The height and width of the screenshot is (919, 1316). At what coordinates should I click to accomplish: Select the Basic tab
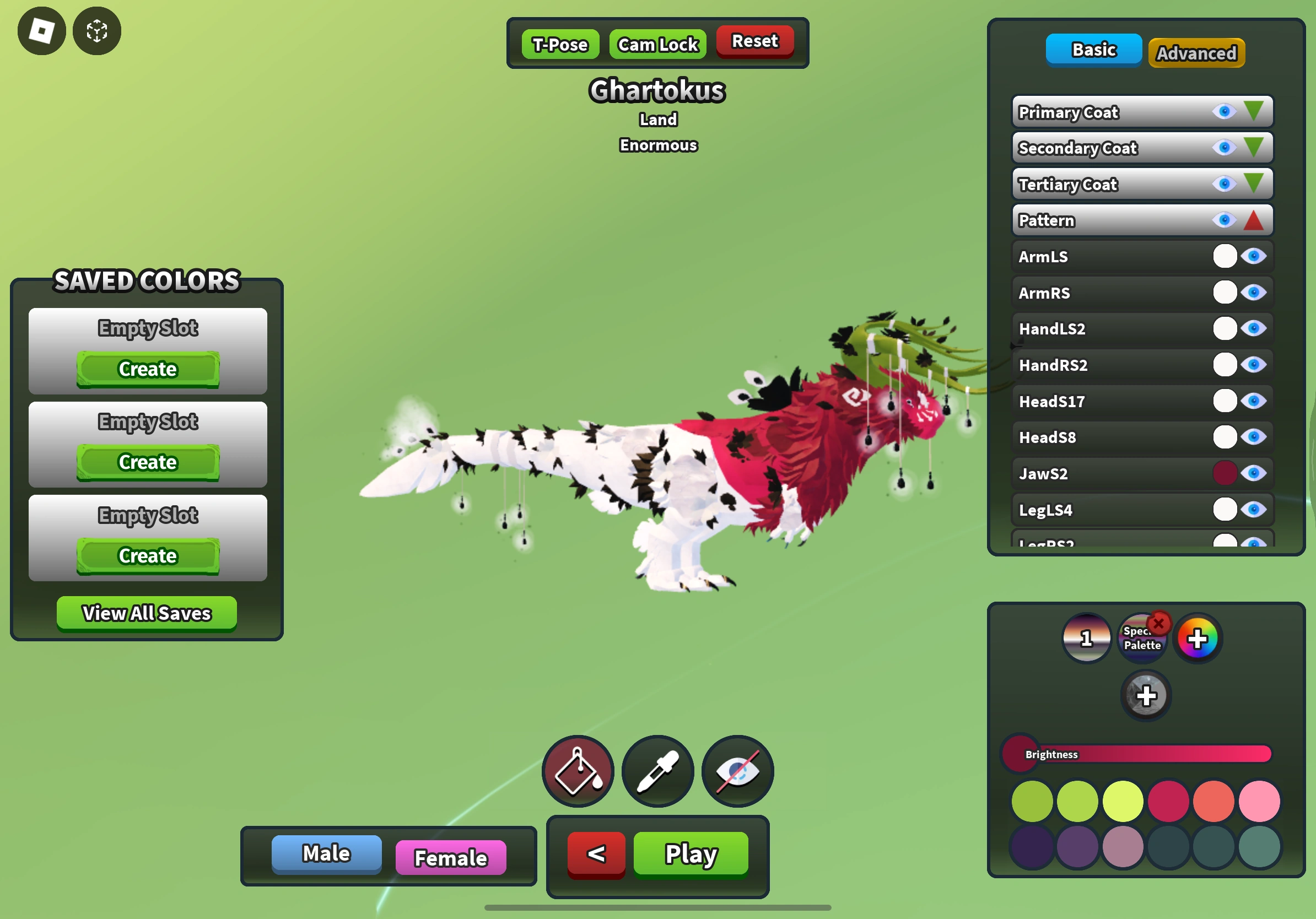point(1092,49)
